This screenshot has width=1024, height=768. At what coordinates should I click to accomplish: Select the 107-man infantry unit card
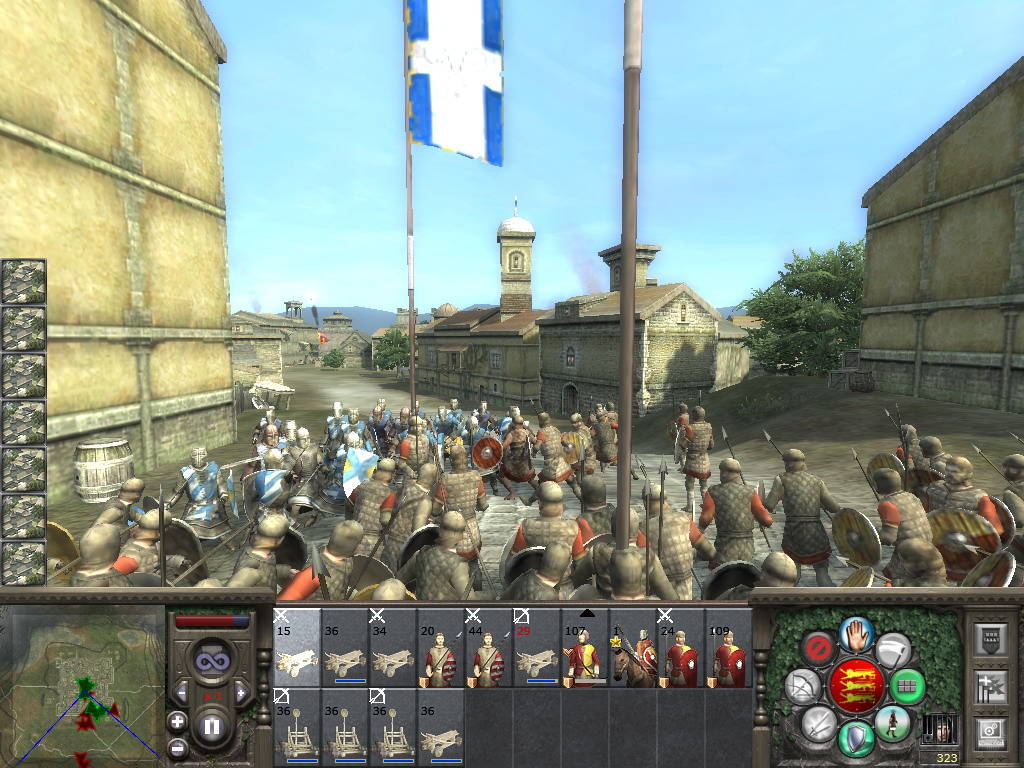coord(584,648)
